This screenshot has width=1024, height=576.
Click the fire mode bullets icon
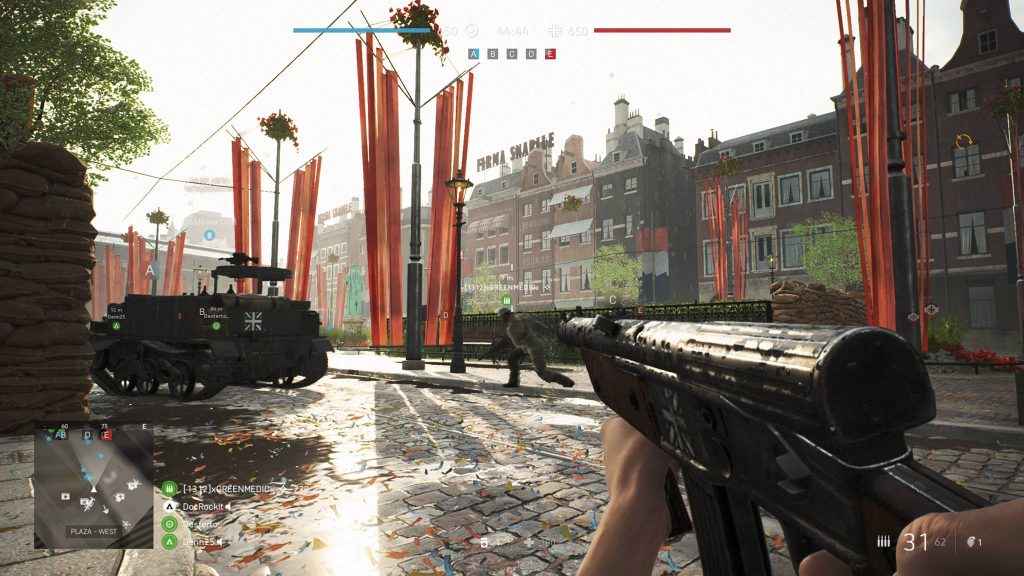click(x=884, y=541)
